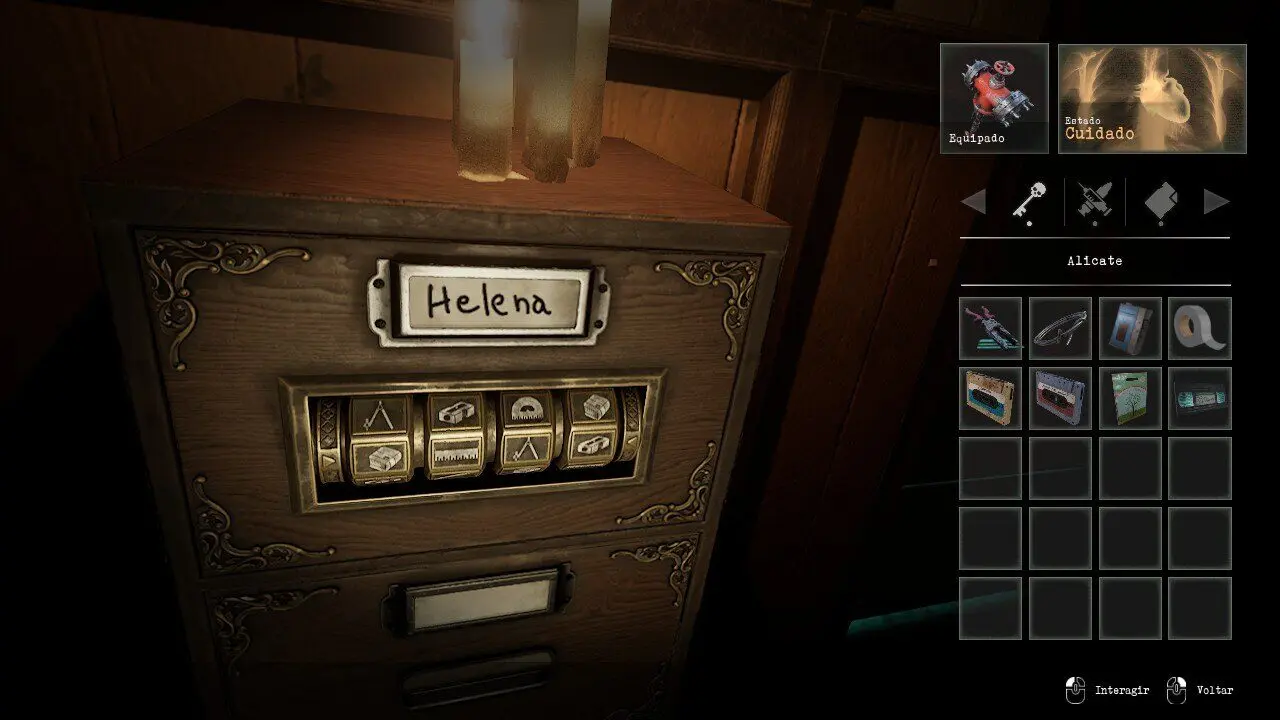Viewport: 1280px width, 720px height.
Task: Choose the book with tree cover
Action: pos(1130,399)
